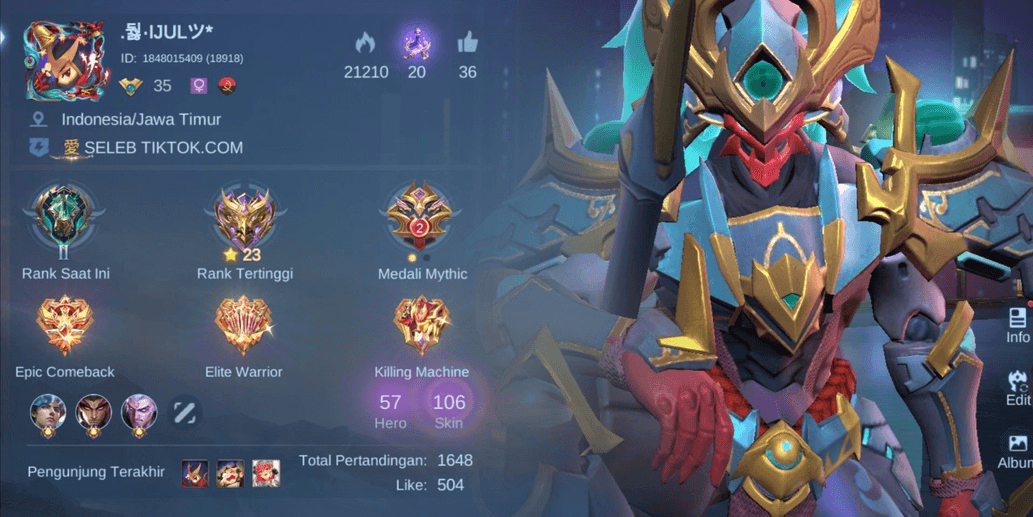The height and width of the screenshot is (517, 1033).
Task: Open the Hero count of 57
Action: coord(390,408)
